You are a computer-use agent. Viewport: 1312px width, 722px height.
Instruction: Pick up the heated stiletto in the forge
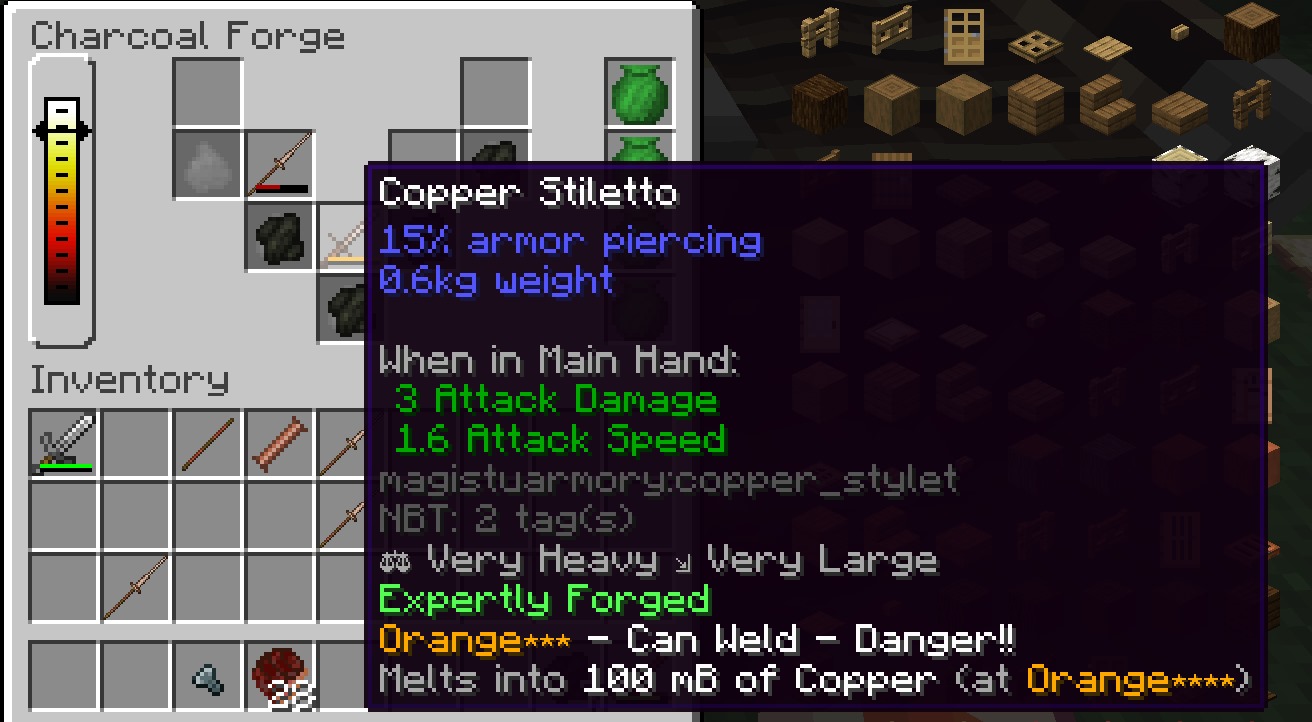point(281,164)
